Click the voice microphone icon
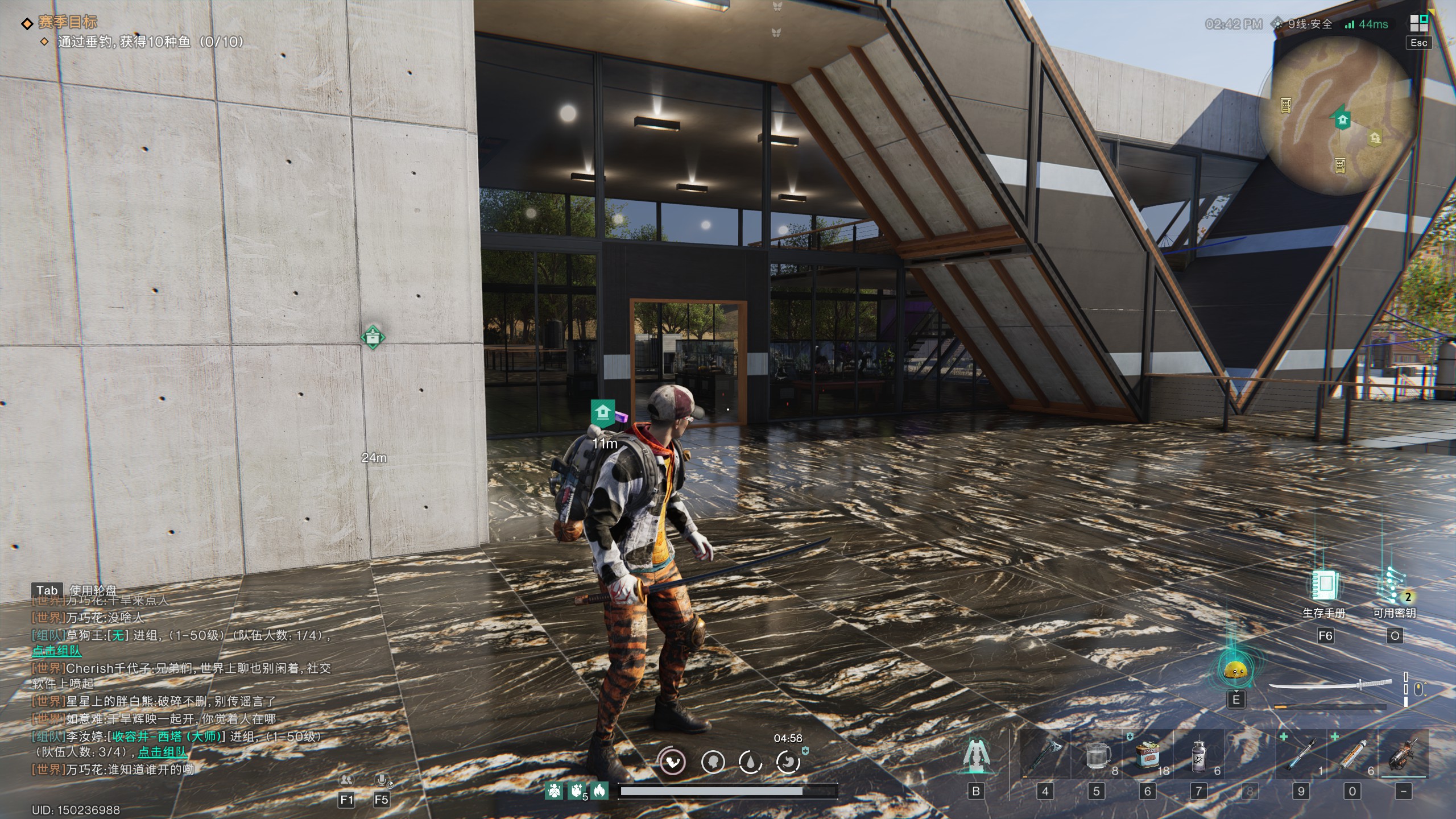1456x819 pixels. [382, 780]
